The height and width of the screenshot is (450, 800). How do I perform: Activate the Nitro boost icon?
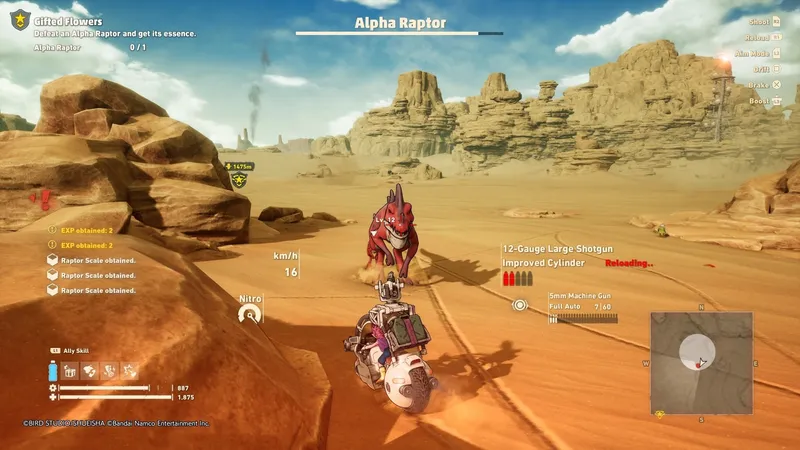(x=251, y=314)
